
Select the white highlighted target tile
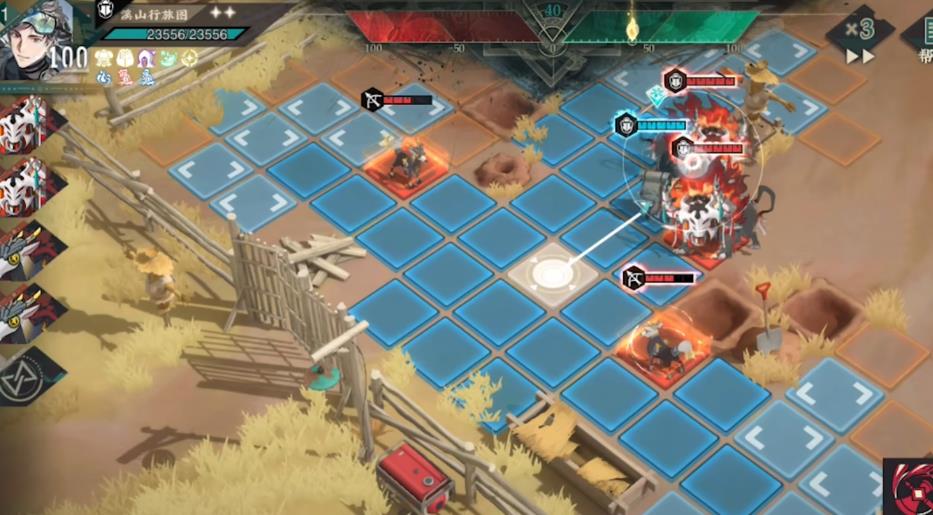tap(552, 271)
